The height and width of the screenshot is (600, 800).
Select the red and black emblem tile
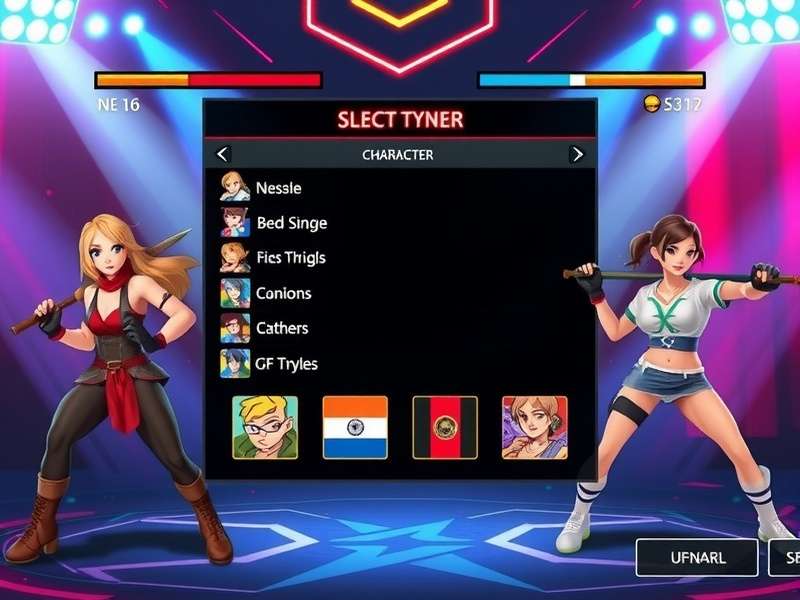445,427
